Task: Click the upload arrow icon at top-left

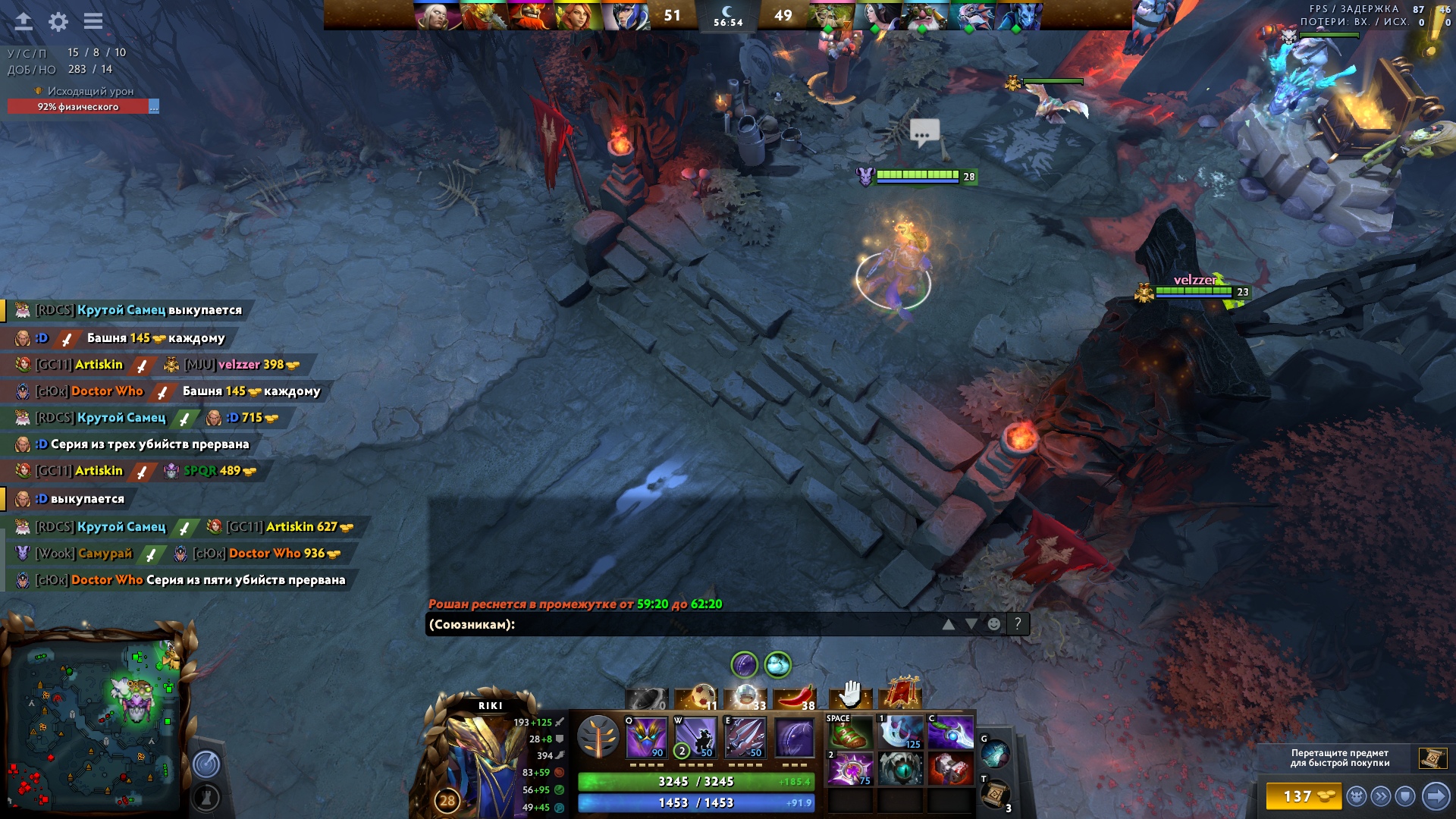Action: click(x=24, y=21)
